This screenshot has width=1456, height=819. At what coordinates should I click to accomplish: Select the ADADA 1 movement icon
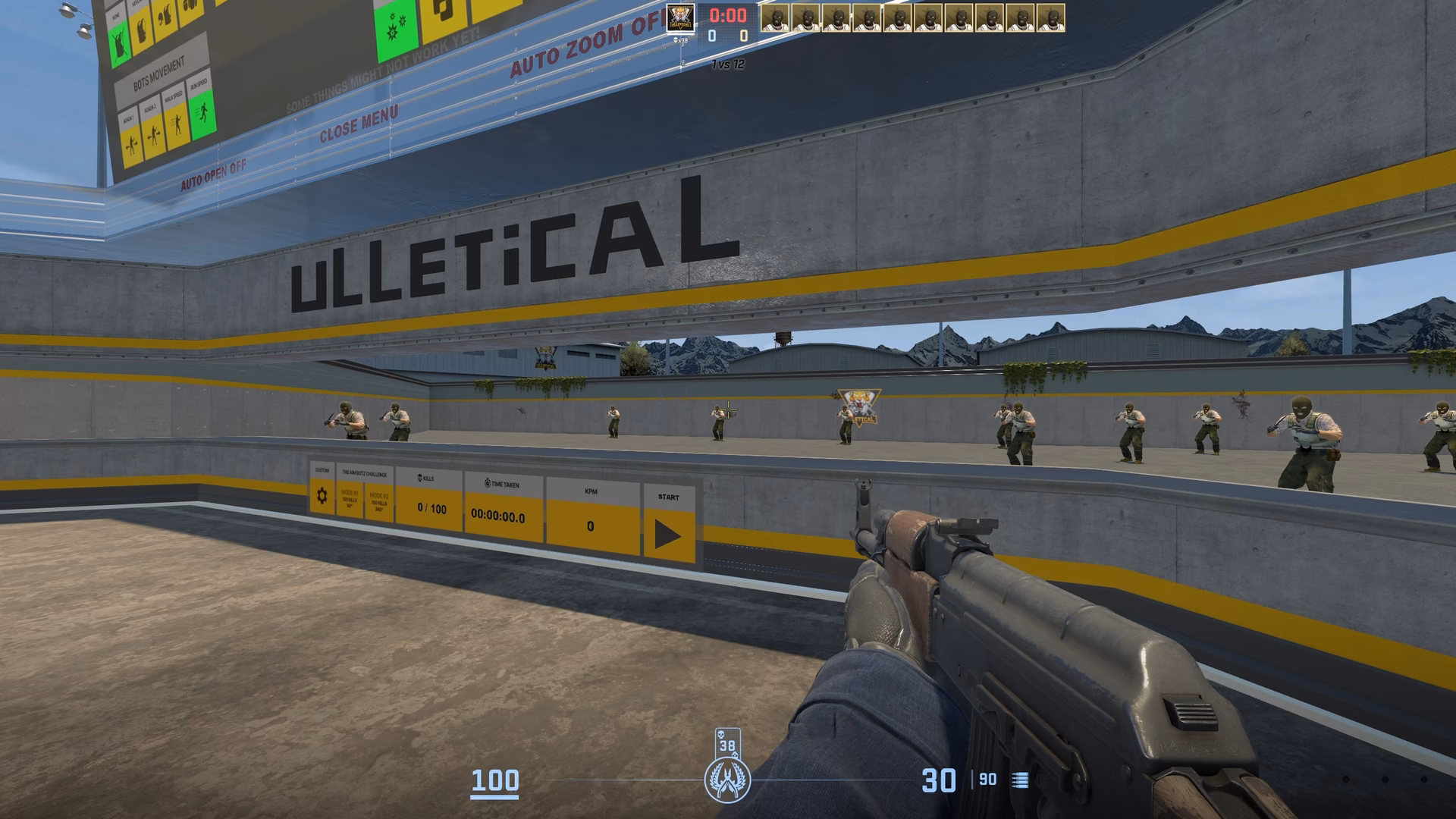131,144
